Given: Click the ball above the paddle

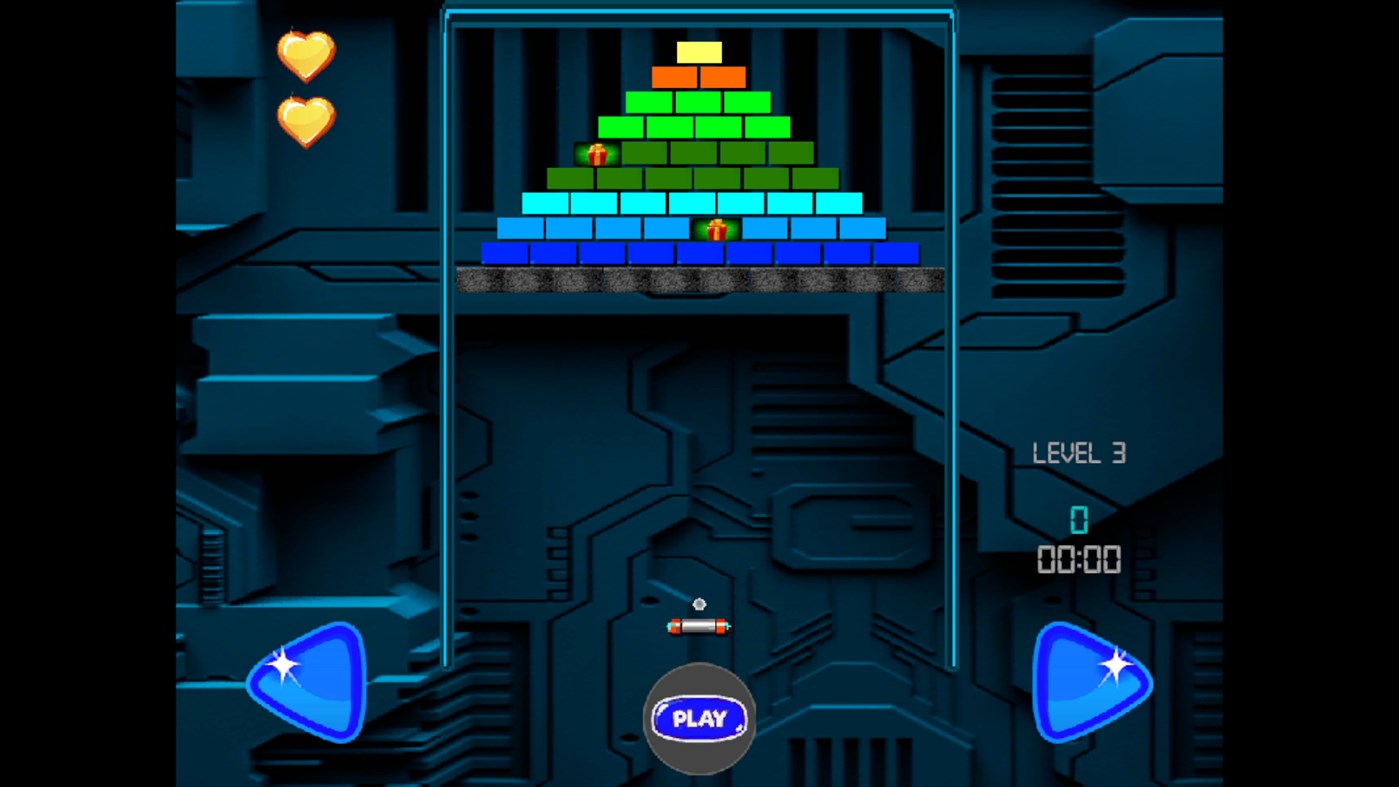Looking at the screenshot, I should click(x=698, y=604).
